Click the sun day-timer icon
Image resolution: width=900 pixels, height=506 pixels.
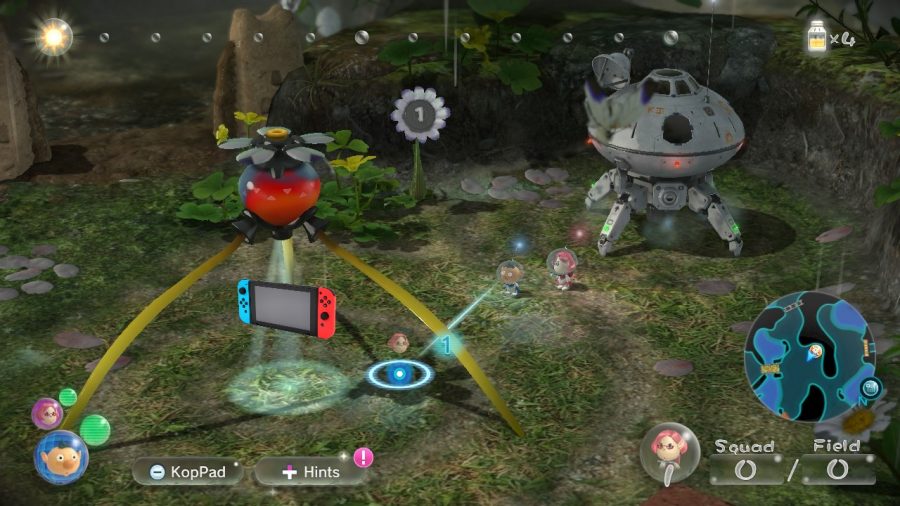coord(53,38)
